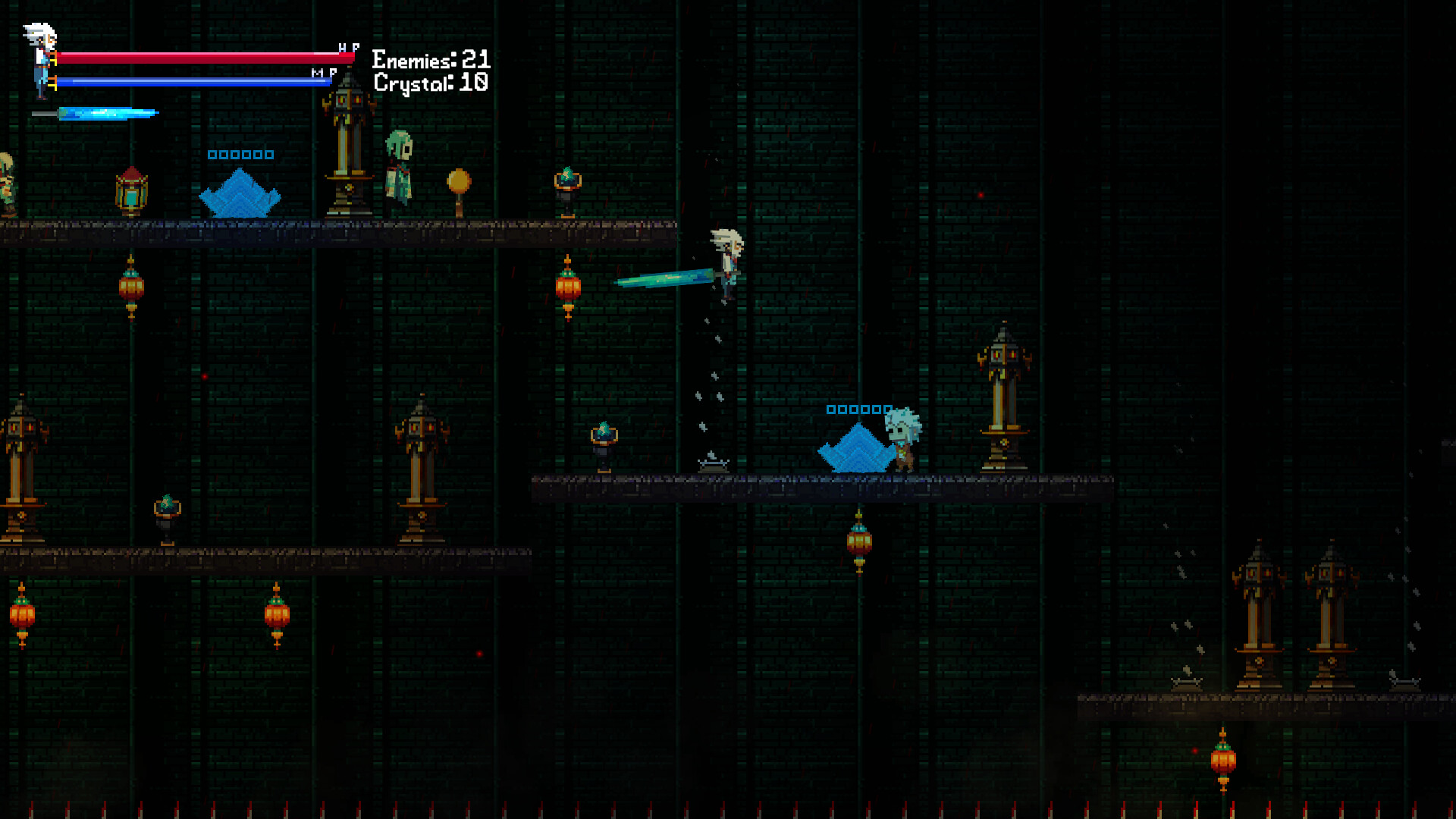The width and height of the screenshot is (1456, 819).
Task: Click the Enemies: 21 counter label
Action: (x=429, y=58)
